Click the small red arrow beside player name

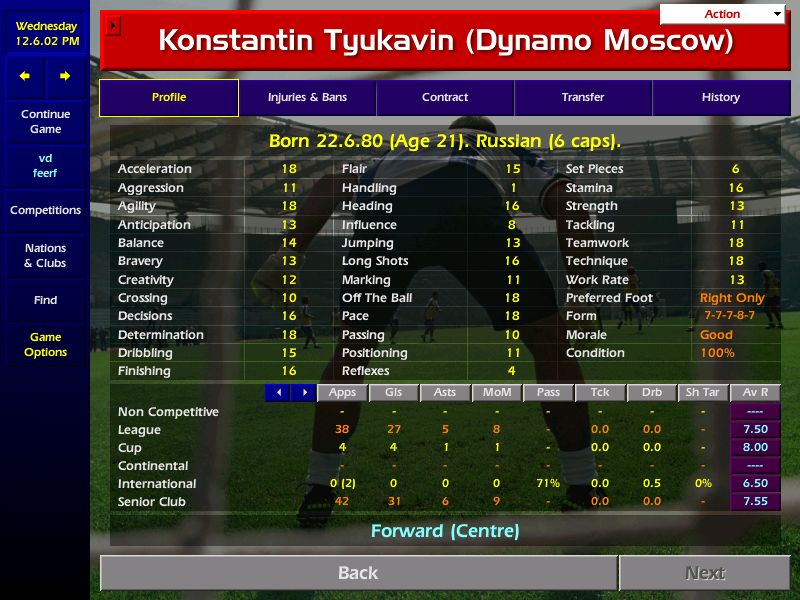pyautogui.click(x=113, y=26)
